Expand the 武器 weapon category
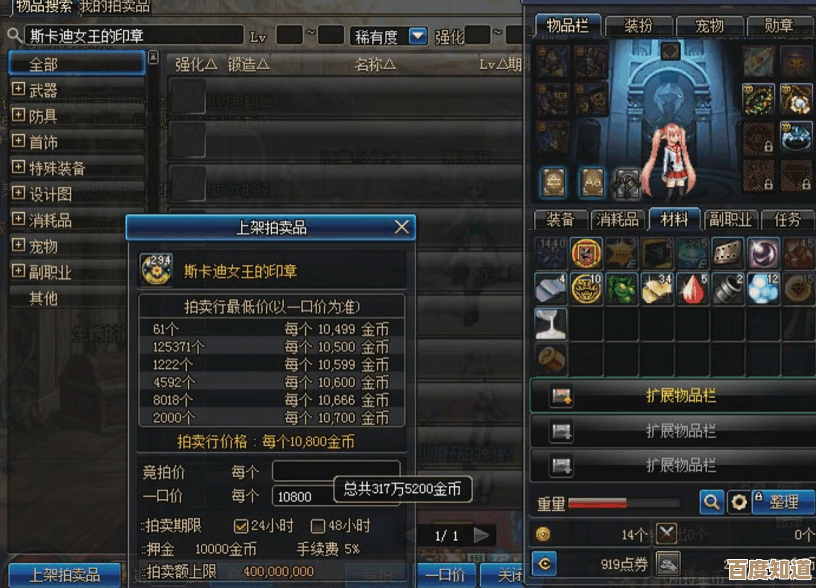Viewport: 816px width, 588px height. pyautogui.click(x=18, y=90)
